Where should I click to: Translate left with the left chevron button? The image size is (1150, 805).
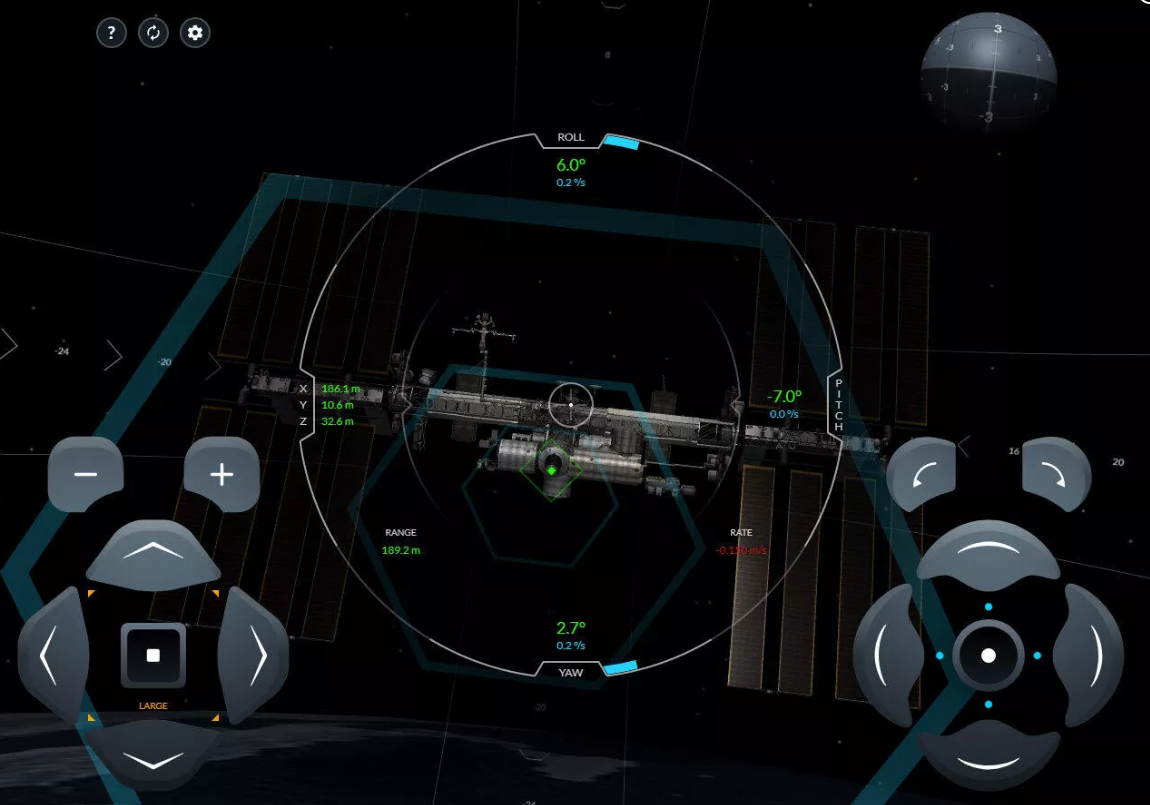click(50, 656)
